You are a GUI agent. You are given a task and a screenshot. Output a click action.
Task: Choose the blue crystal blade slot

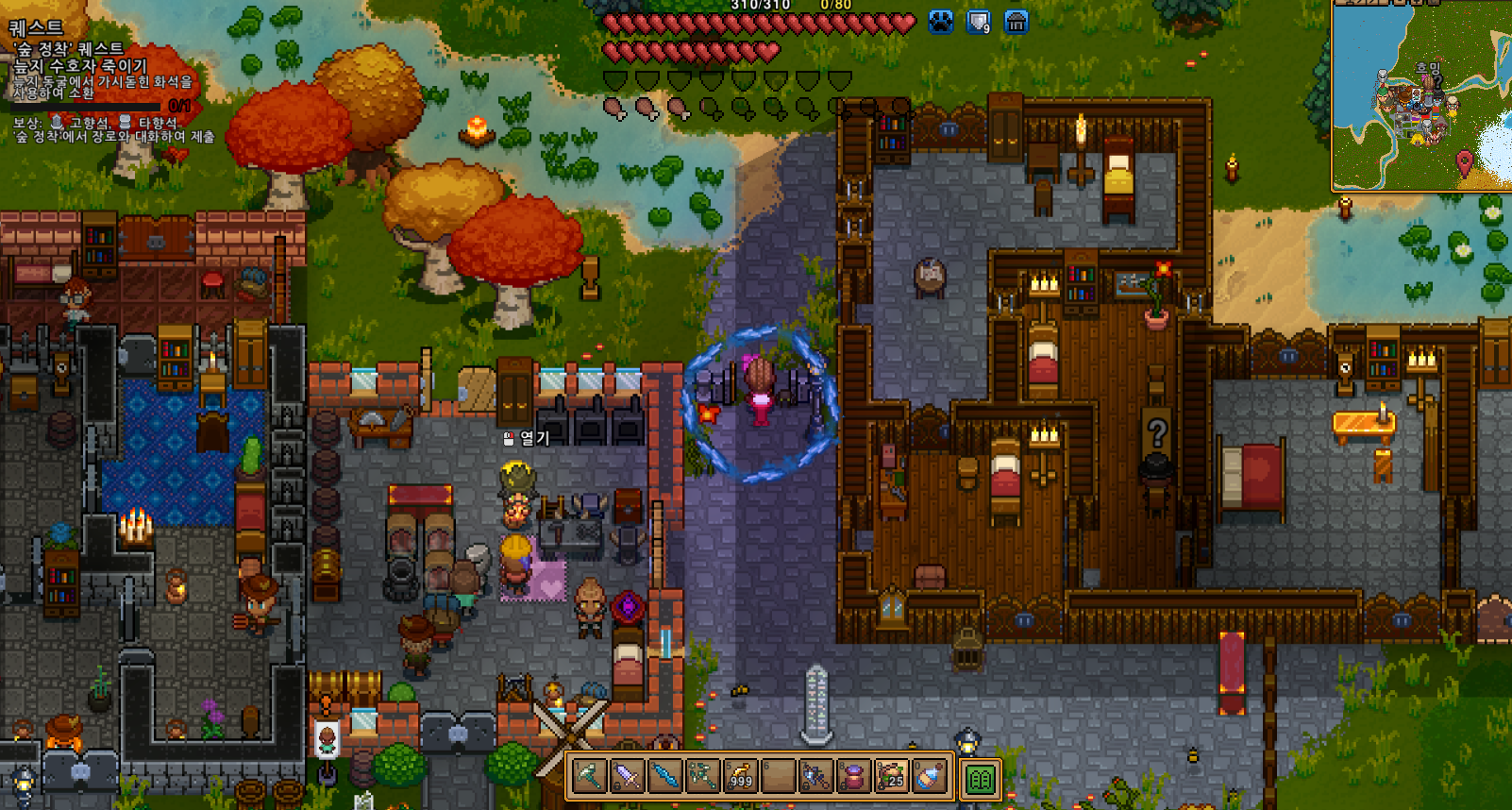coord(665,776)
